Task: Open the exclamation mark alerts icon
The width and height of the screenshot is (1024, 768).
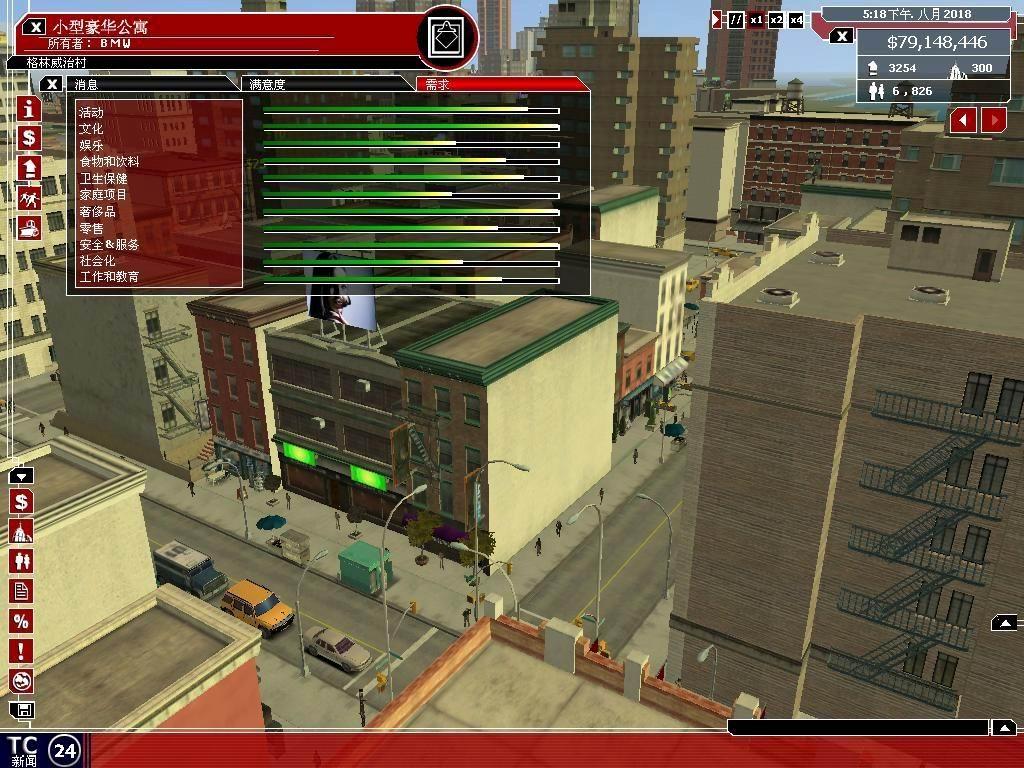Action: point(21,651)
